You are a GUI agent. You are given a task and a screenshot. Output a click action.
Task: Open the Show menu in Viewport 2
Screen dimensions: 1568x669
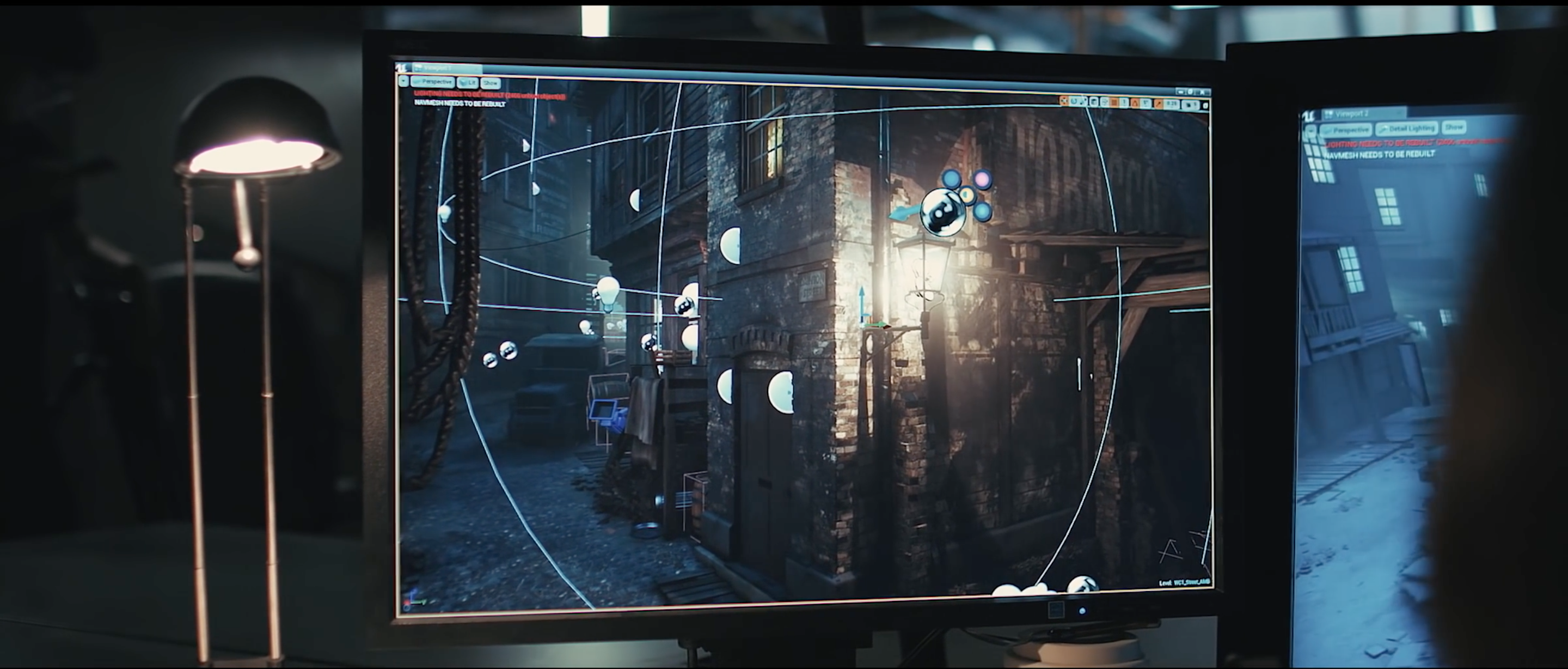(x=1454, y=127)
